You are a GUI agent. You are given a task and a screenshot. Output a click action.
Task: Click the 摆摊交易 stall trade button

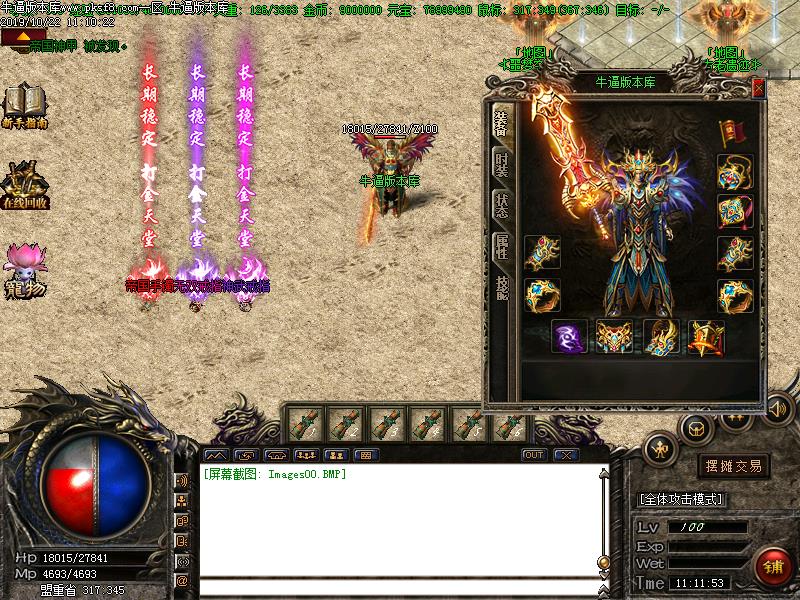[735, 466]
